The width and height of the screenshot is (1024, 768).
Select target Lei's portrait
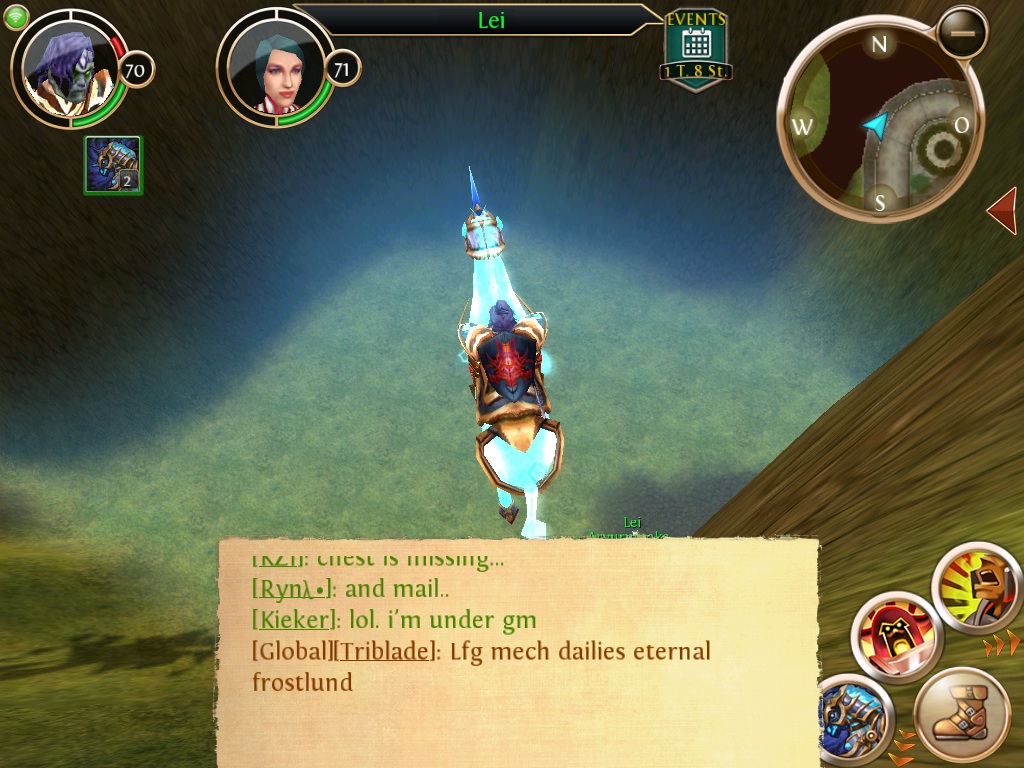tap(274, 70)
